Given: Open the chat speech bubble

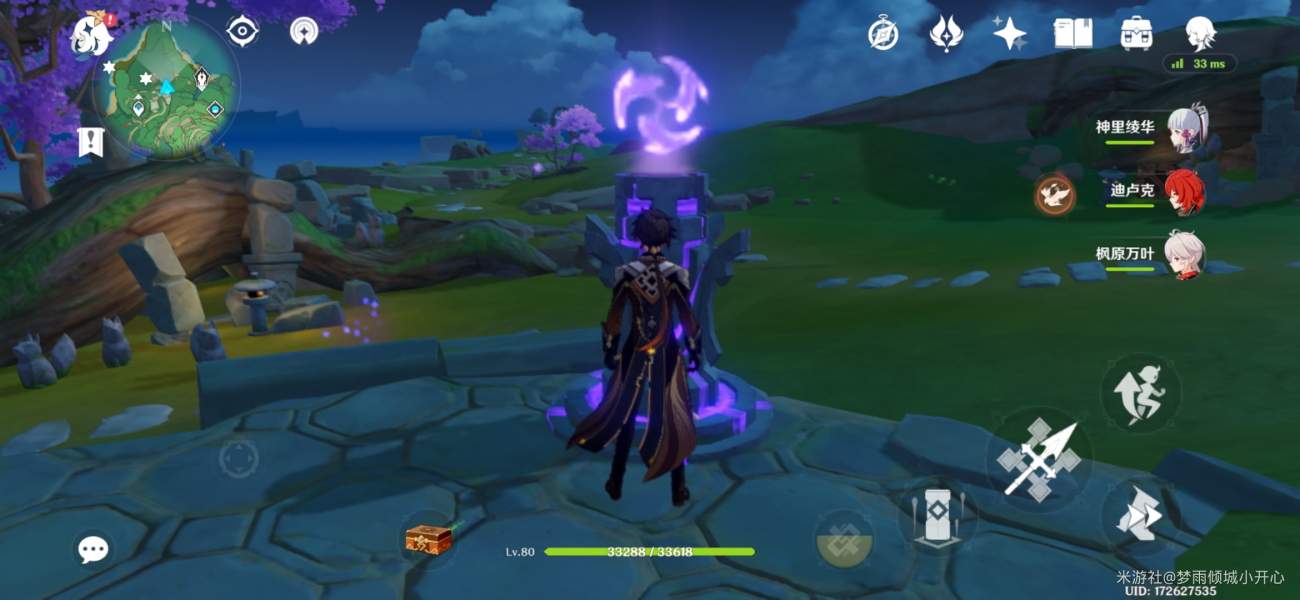Looking at the screenshot, I should tap(94, 548).
